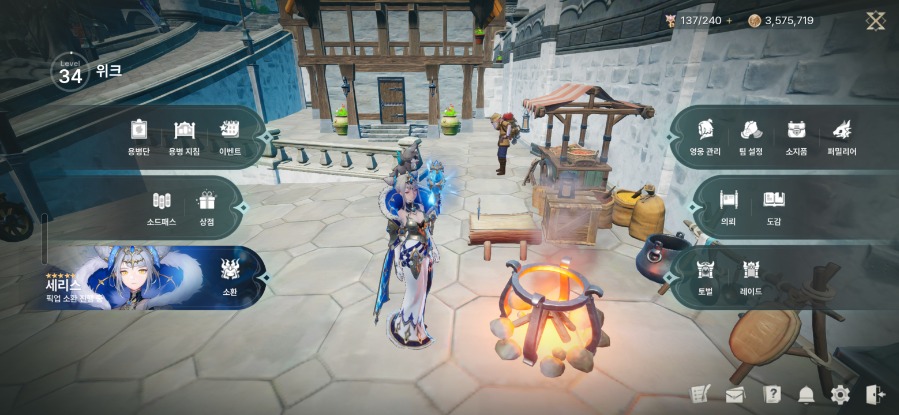This screenshot has height=415, width=899.
Task: Open 팀 설정 team setup
Action: (x=751, y=135)
